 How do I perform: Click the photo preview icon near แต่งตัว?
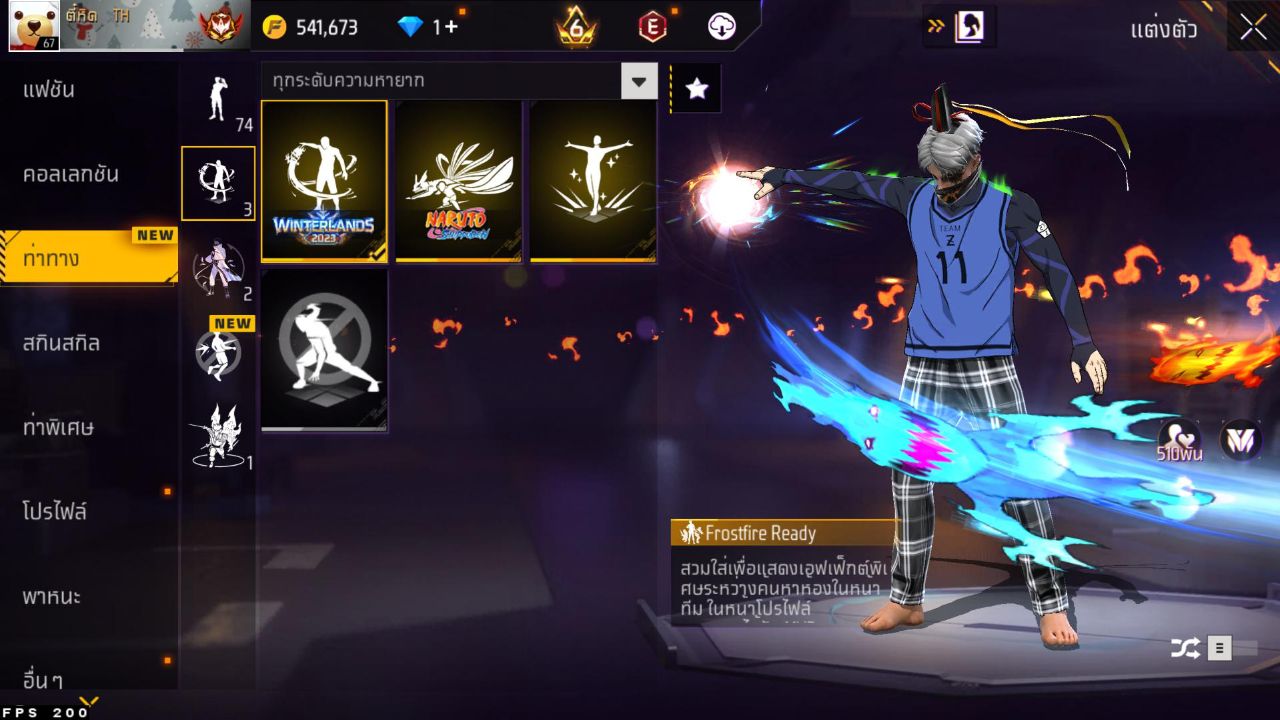point(969,27)
